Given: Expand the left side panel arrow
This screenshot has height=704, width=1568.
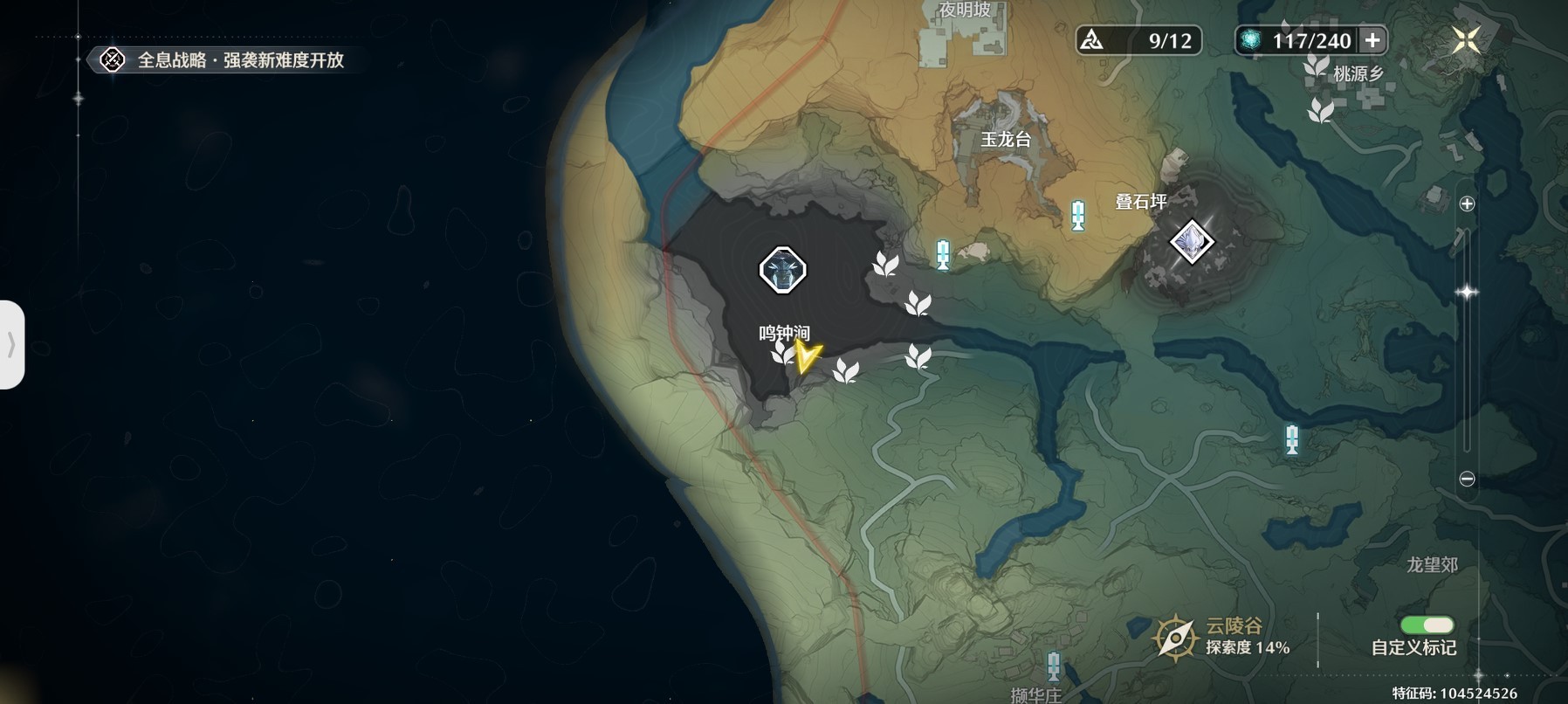Looking at the screenshot, I should coord(11,345).
